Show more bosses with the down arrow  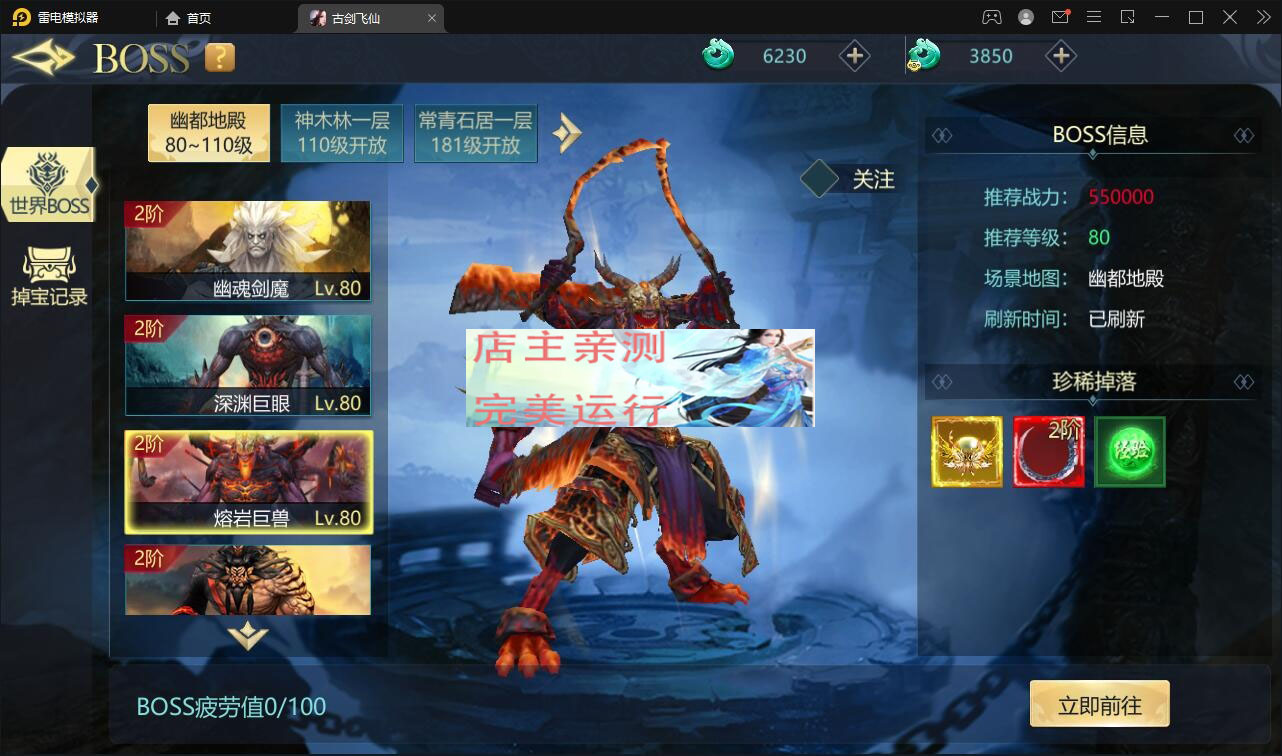[x=247, y=636]
